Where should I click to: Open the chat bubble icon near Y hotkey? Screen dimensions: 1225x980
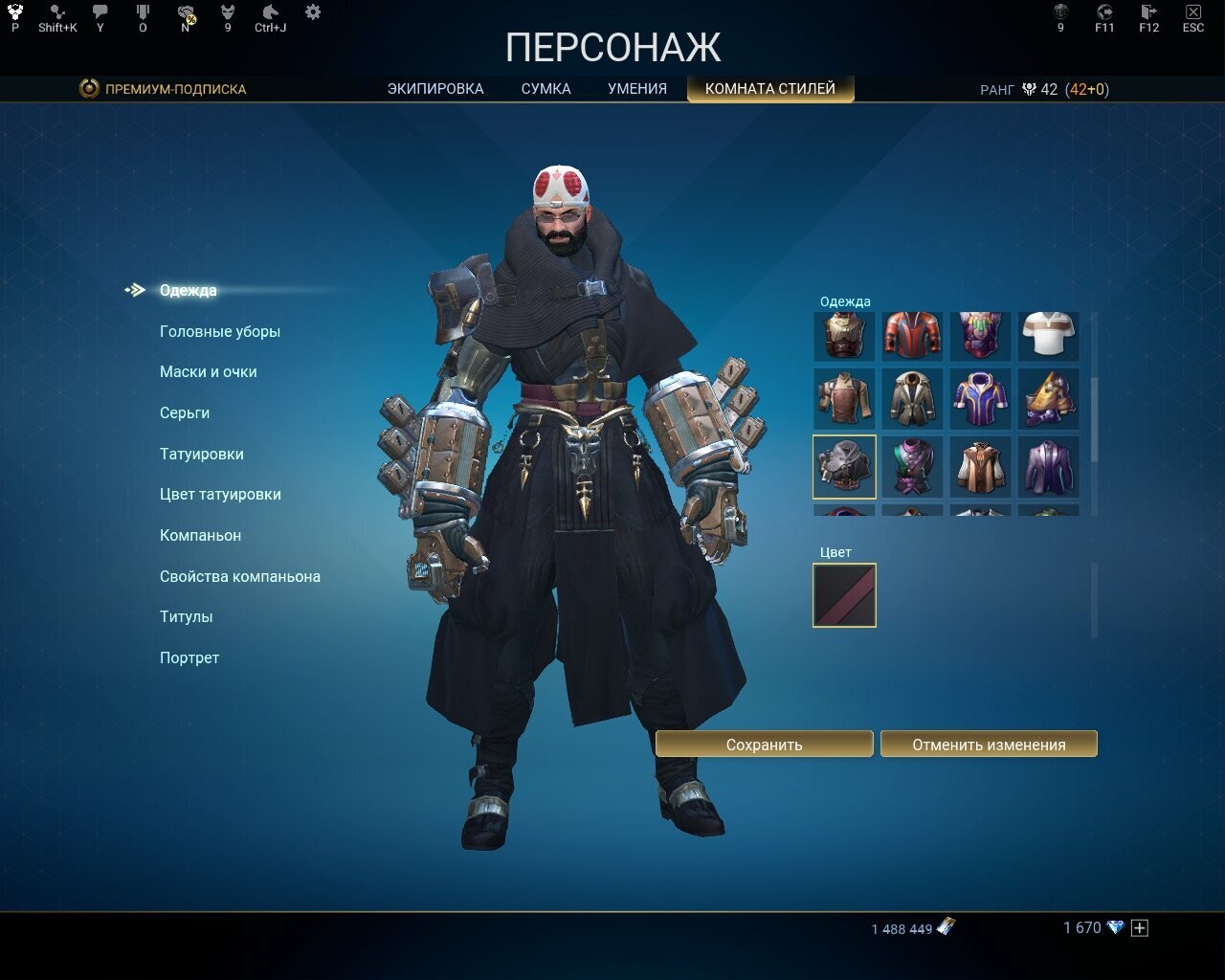(100, 12)
